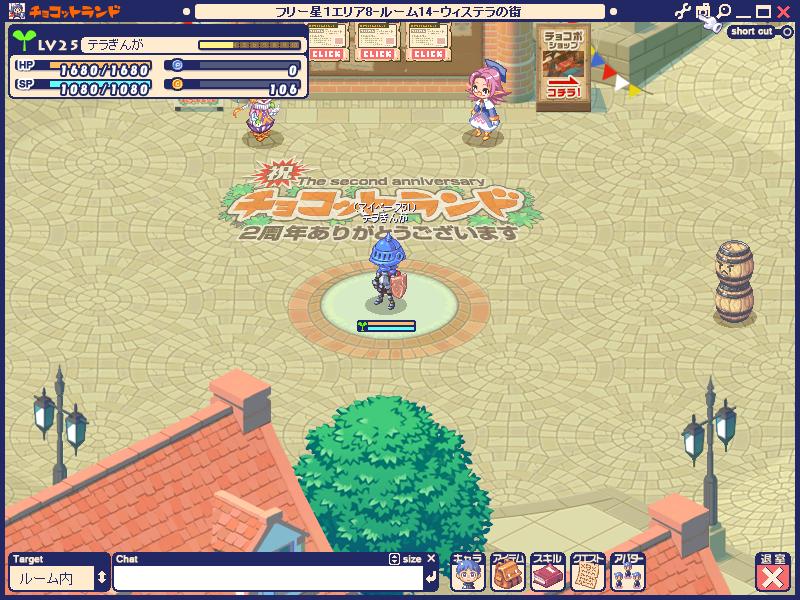Maximize the game window
Screen dimensions: 800x600
pyautogui.click(x=765, y=12)
